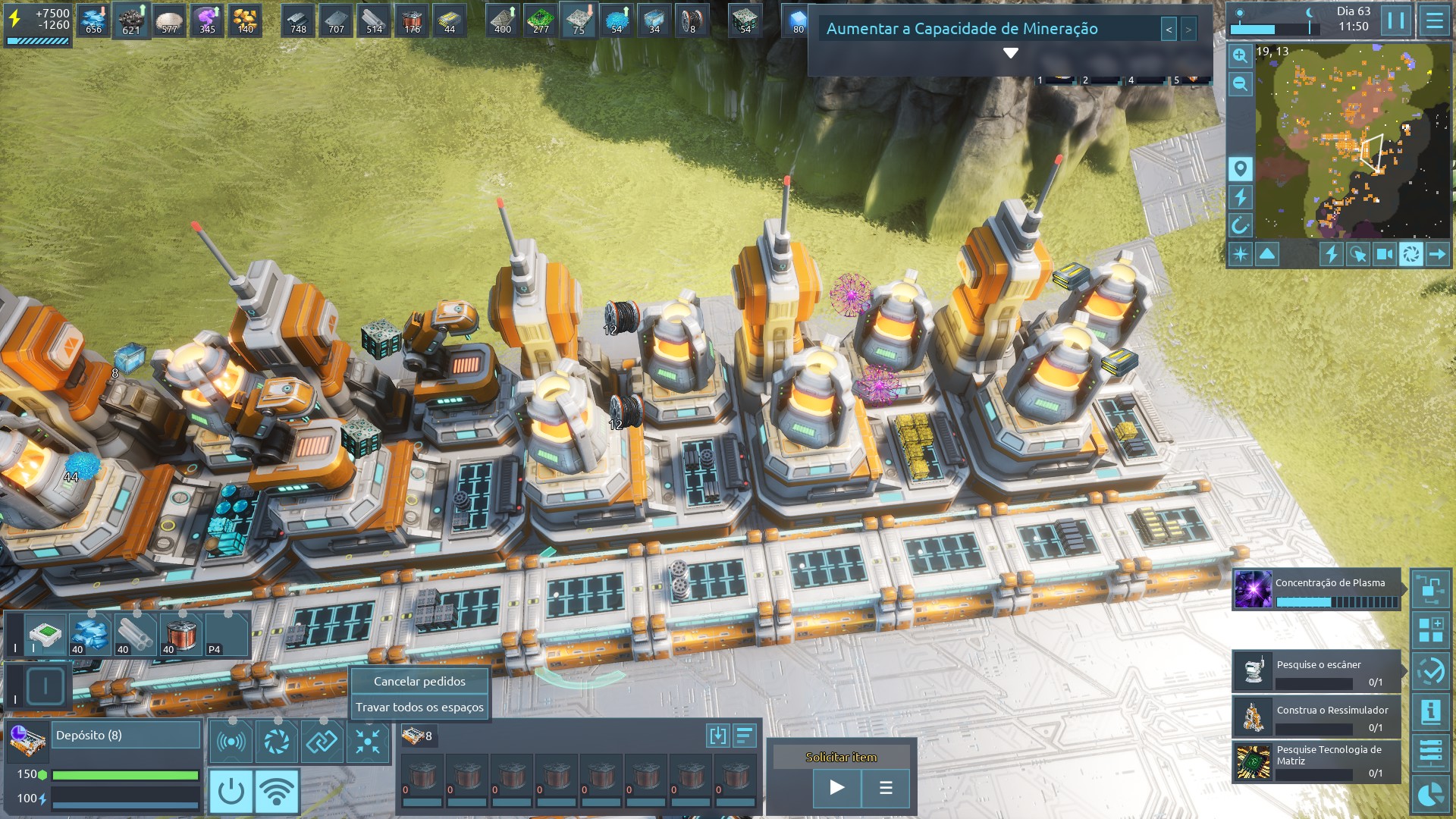Expand the Aumentar a Capacidade de Mineração objective
Screen dimensions: 1456x819
click(x=1010, y=53)
